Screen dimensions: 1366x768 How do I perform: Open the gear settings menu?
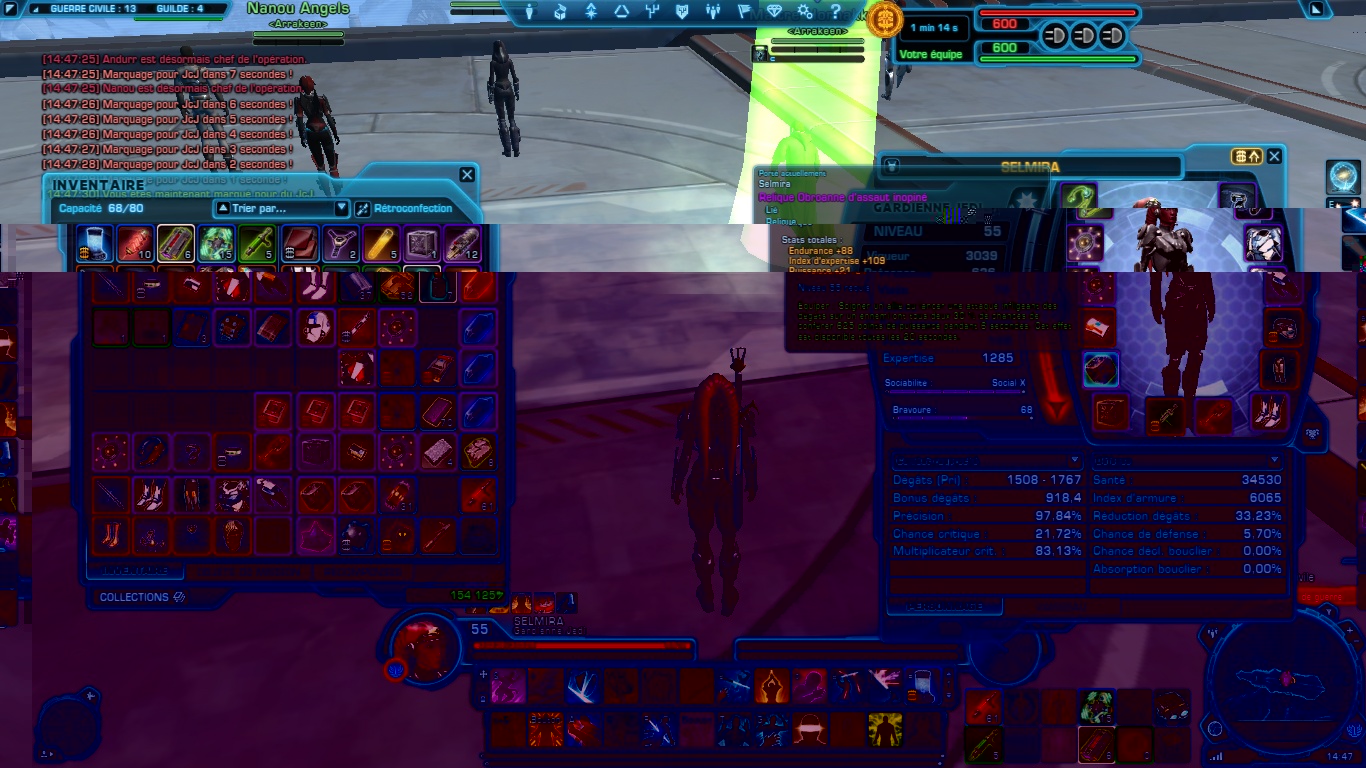(x=805, y=12)
